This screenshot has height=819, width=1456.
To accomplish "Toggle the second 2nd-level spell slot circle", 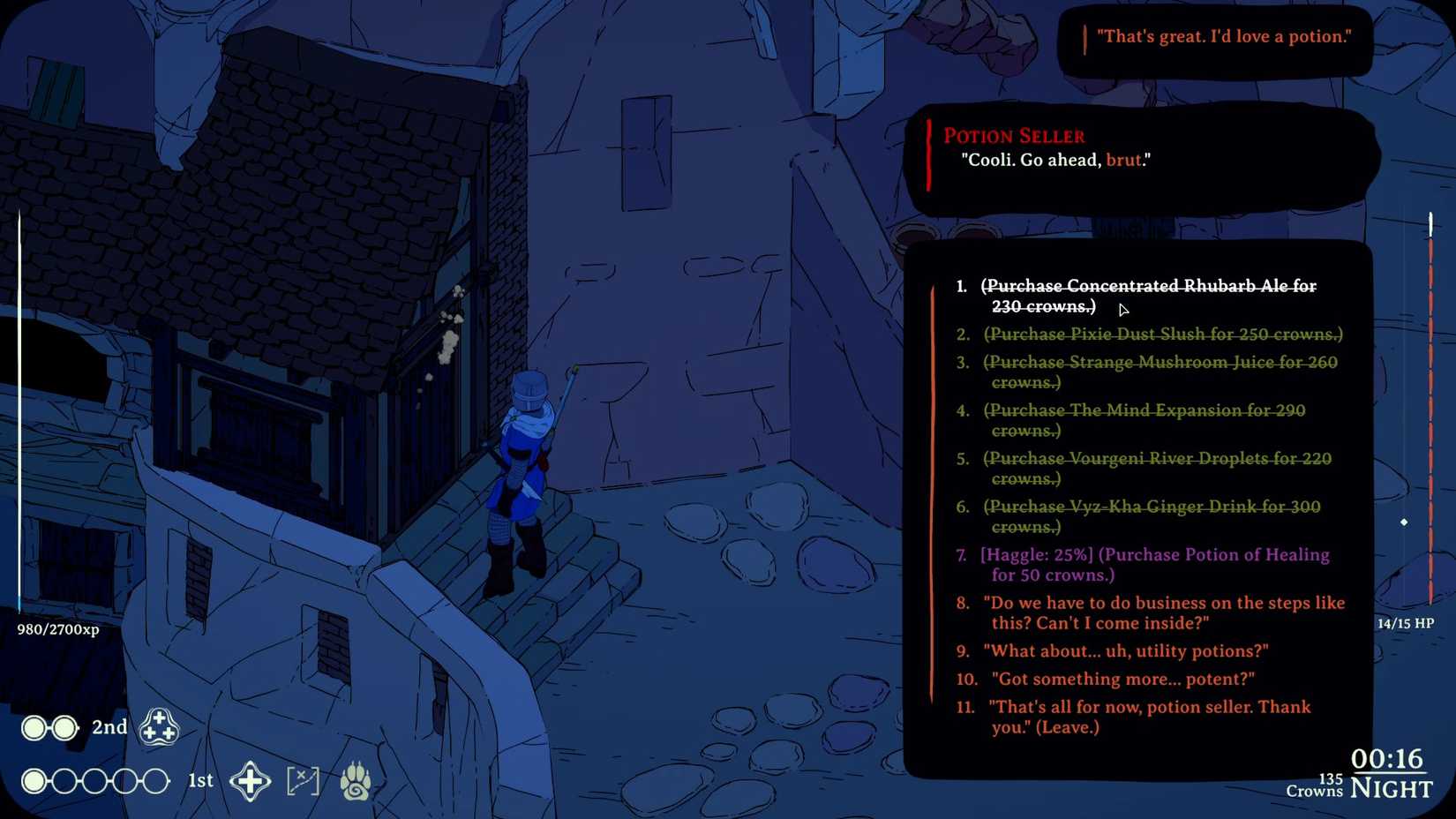I will coord(64,727).
